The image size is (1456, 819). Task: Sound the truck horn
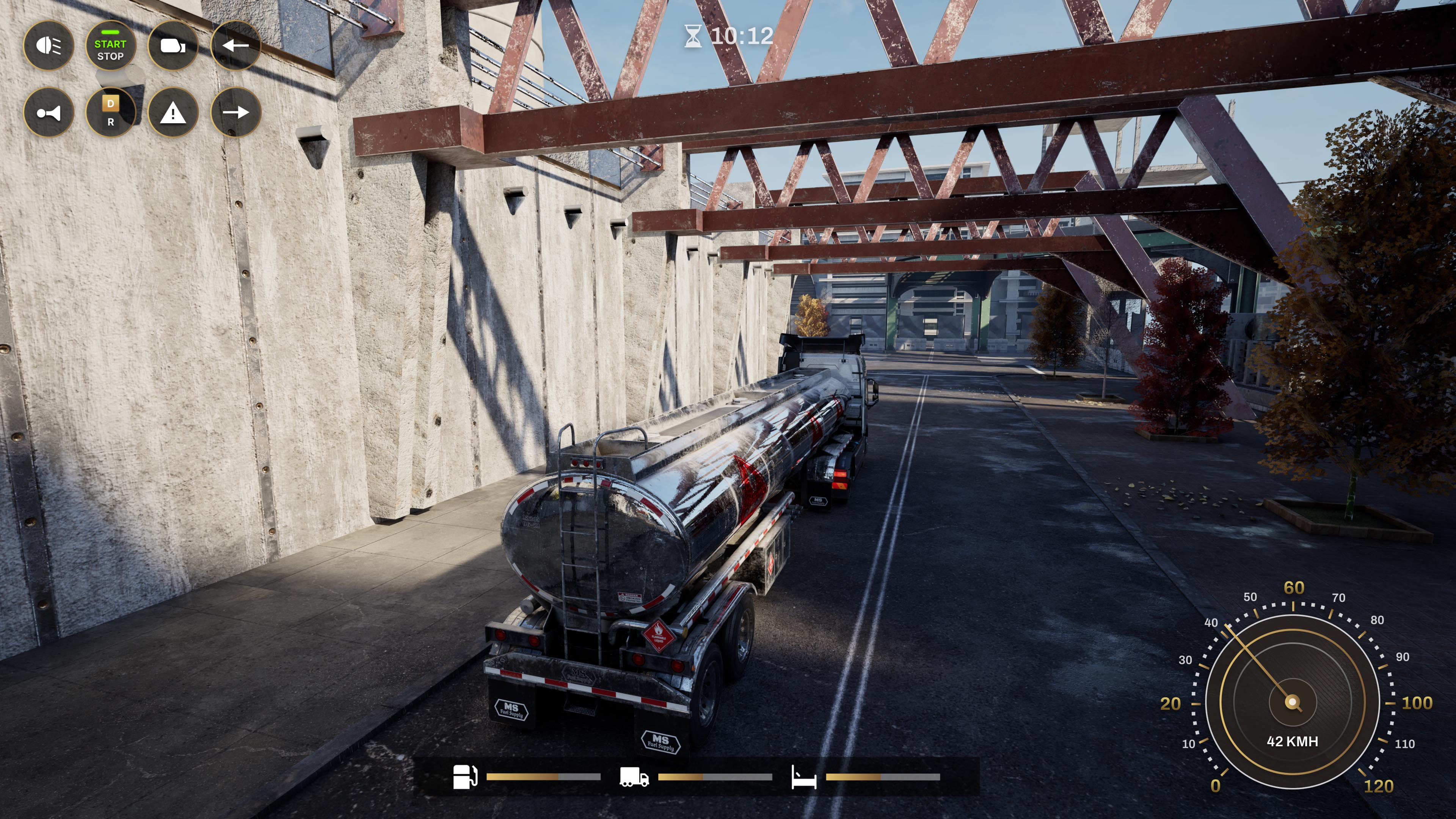pyautogui.click(x=50, y=113)
